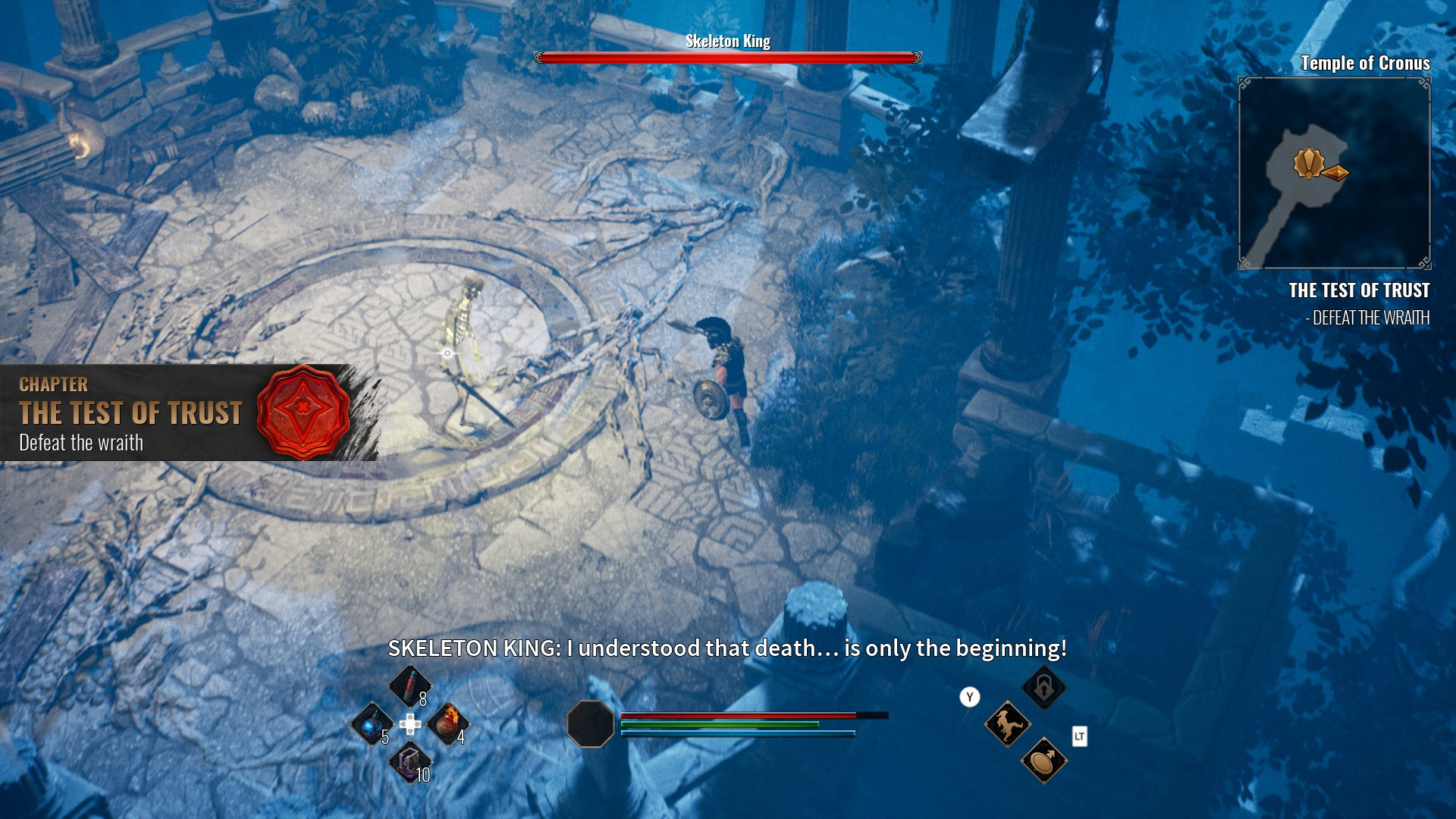This screenshot has width=1456, height=819.
Task: Use the blue orb bomb item
Action: pyautogui.click(x=372, y=724)
